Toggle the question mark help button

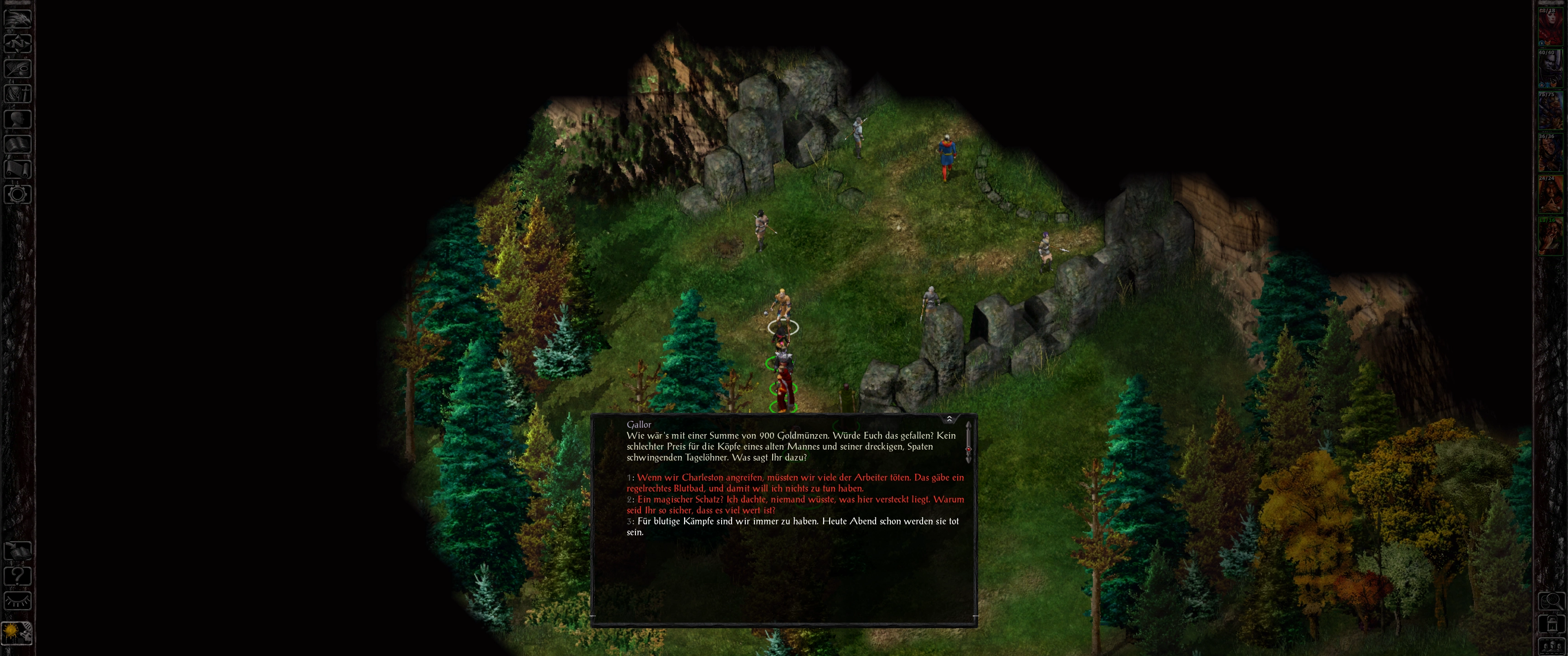pyautogui.click(x=18, y=576)
